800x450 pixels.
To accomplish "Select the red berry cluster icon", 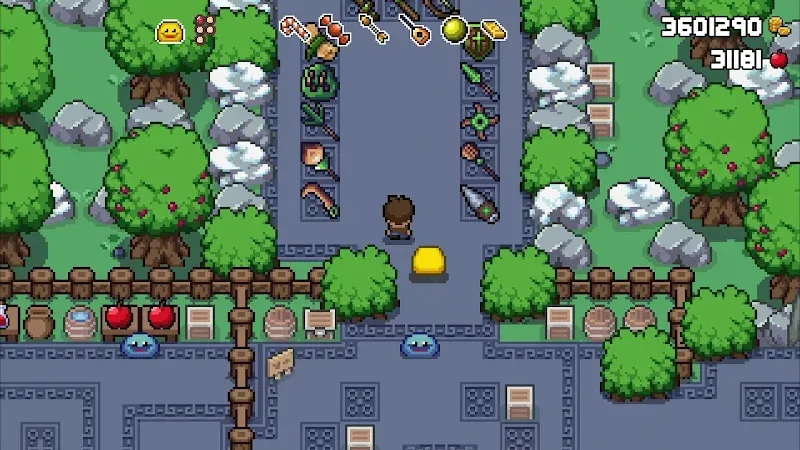I will tap(205, 28).
